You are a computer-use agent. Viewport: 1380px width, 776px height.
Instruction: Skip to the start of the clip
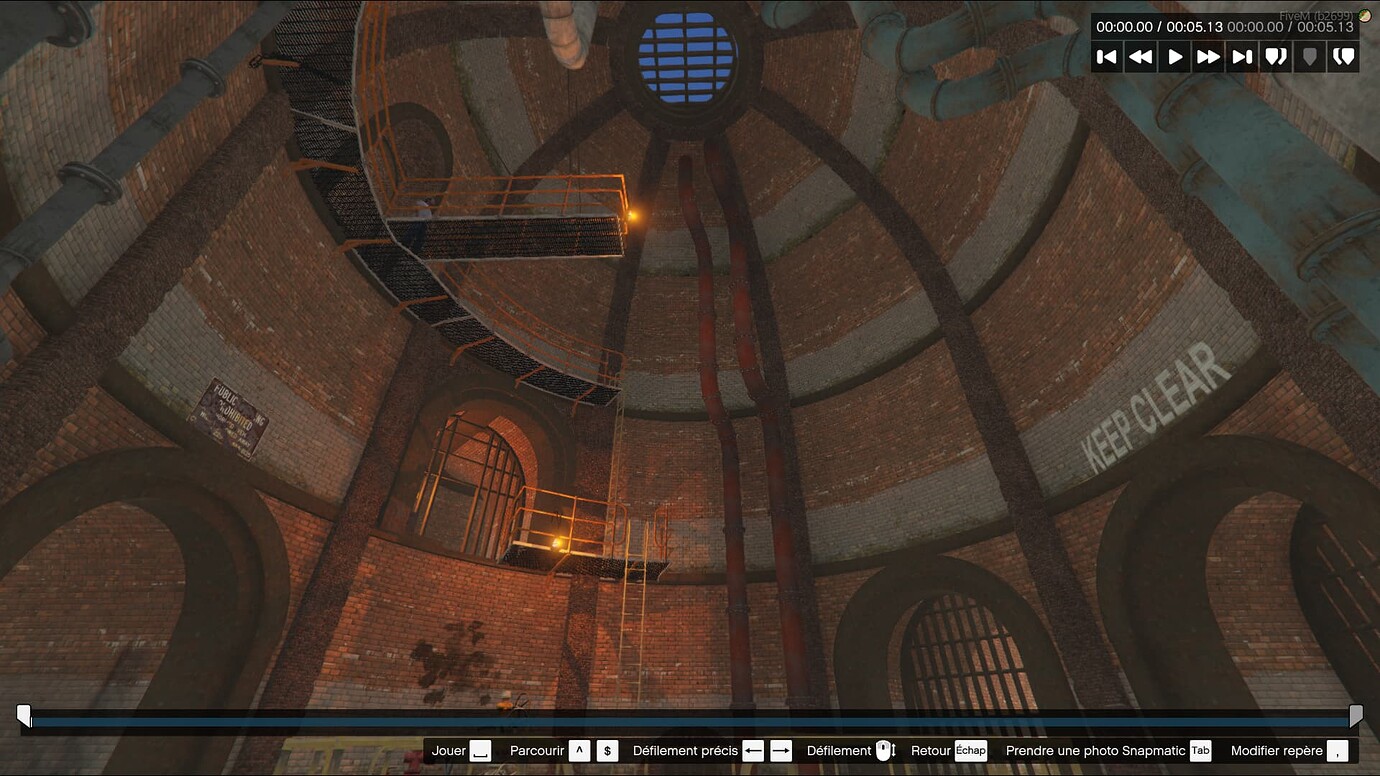pyautogui.click(x=1106, y=57)
